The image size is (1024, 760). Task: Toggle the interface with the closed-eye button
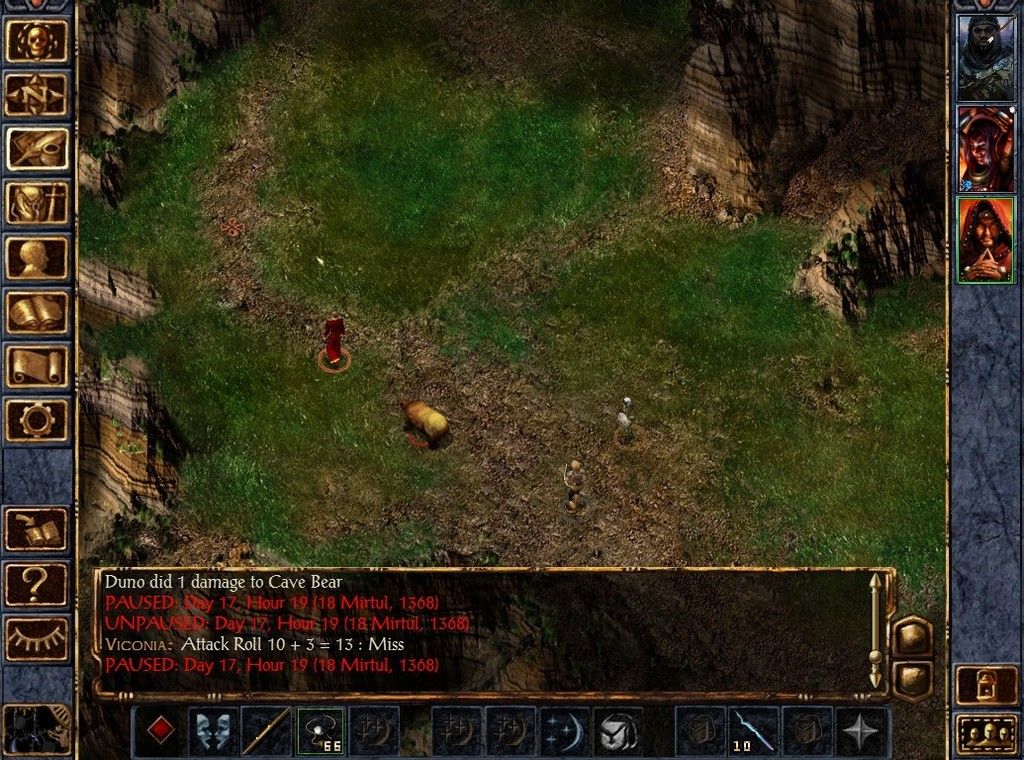(37, 637)
